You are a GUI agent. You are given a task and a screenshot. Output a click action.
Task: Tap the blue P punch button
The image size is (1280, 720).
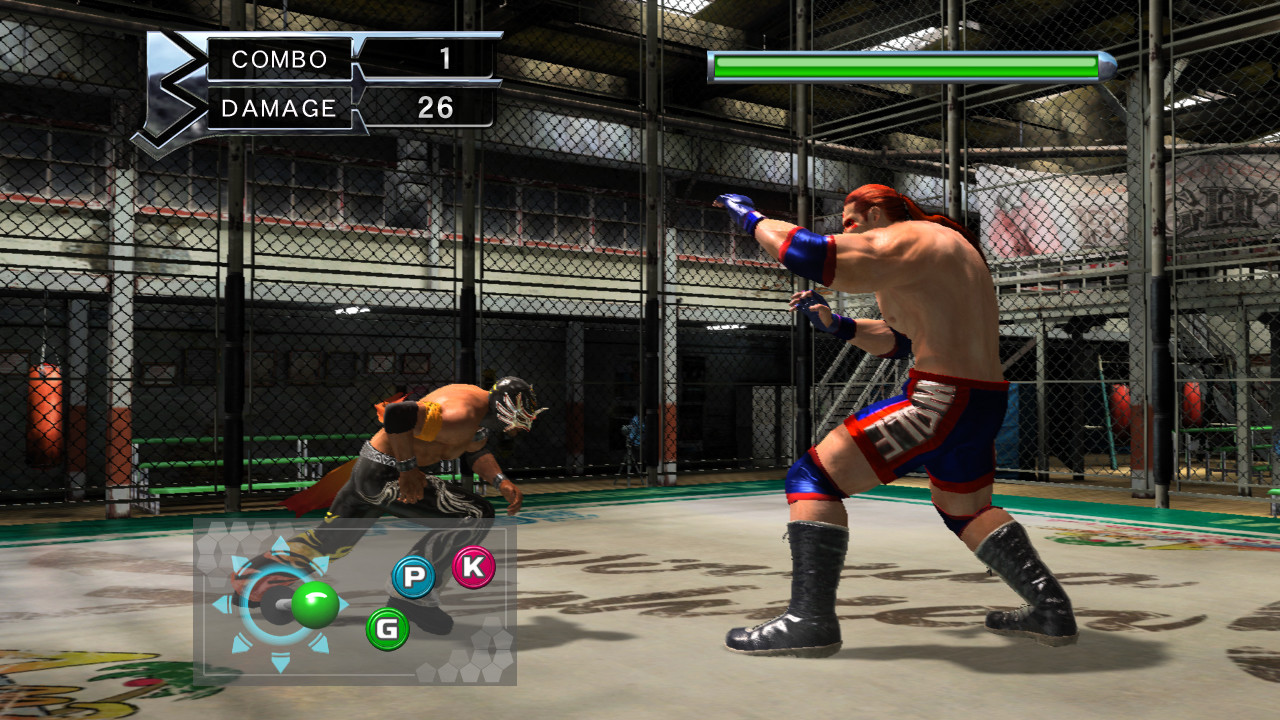coord(413,577)
